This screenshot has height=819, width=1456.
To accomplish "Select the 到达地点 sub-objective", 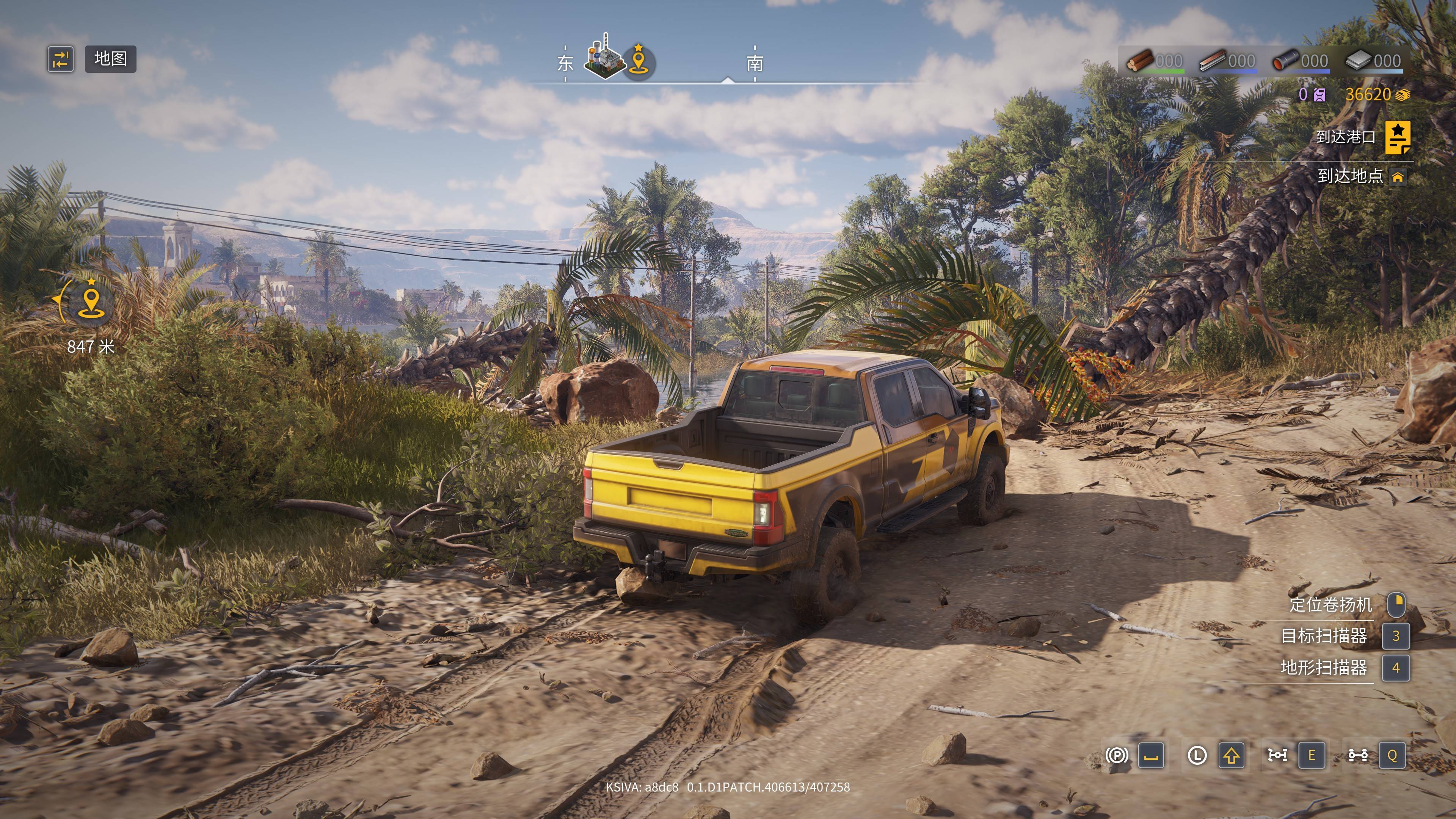I will point(1350,176).
